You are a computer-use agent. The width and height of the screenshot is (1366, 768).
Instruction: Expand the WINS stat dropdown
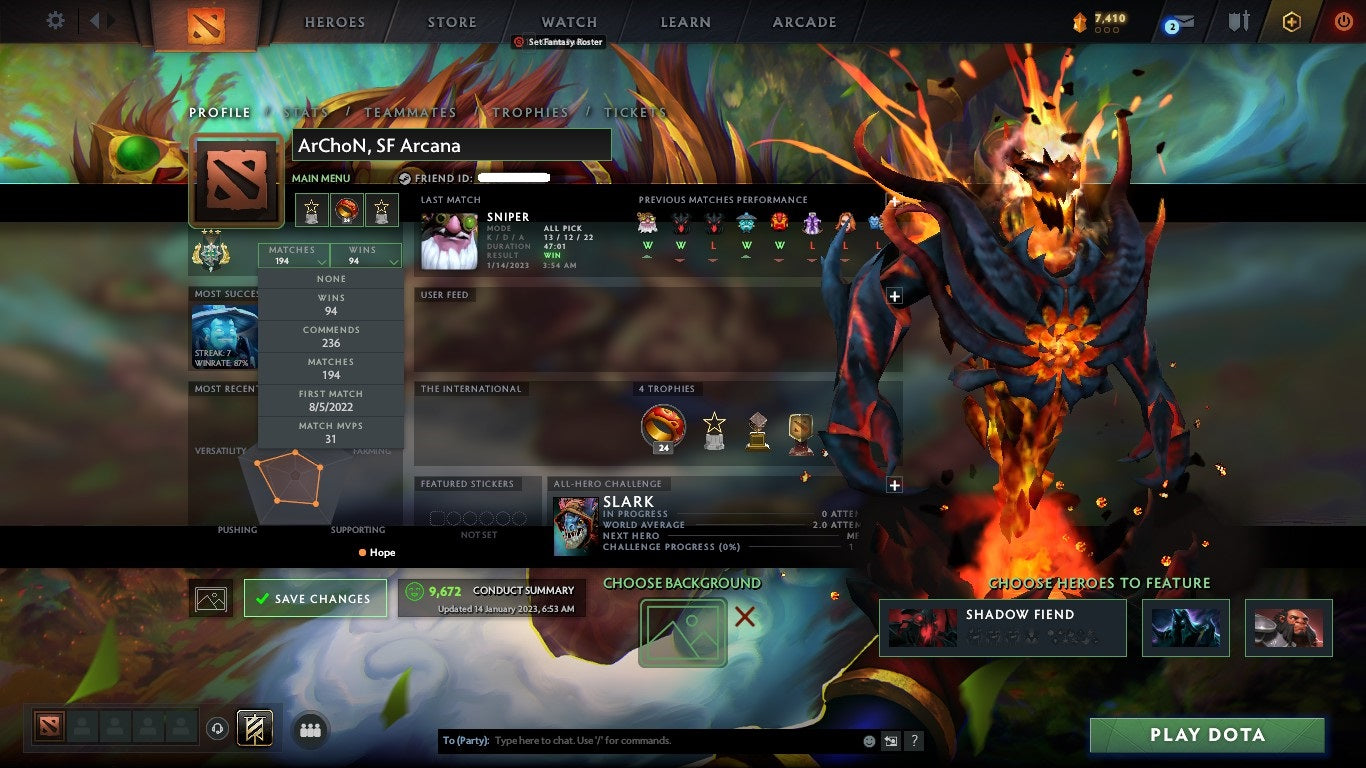[366, 253]
